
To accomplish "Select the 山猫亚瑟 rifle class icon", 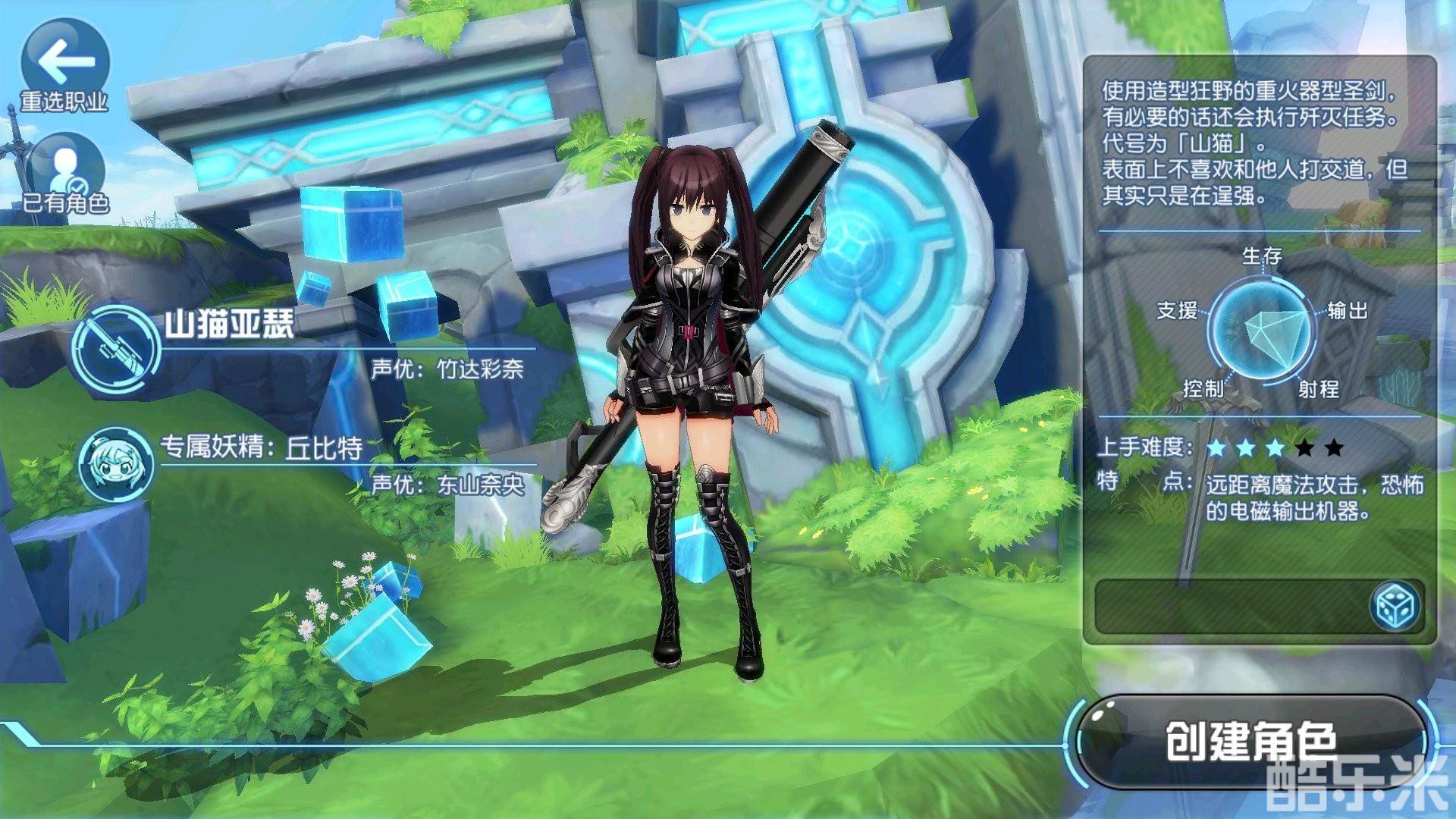I will 116,350.
